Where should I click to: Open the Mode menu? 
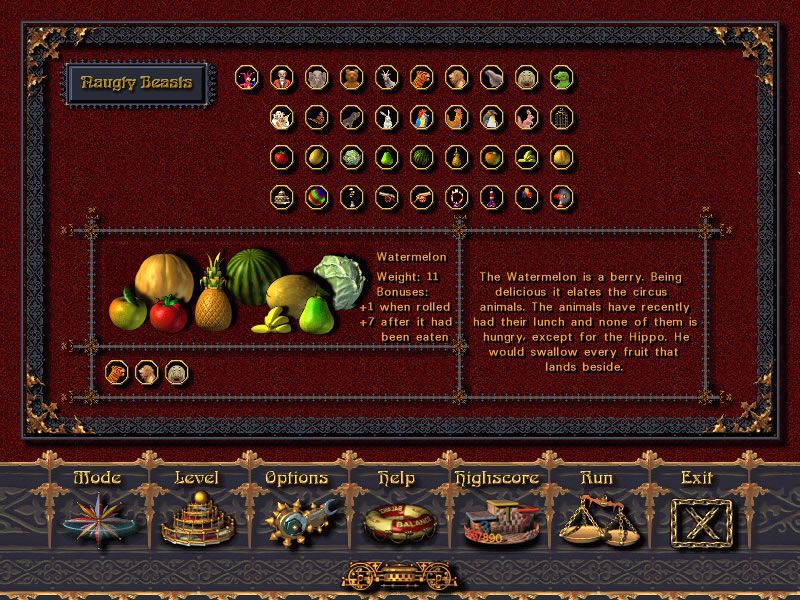coord(96,511)
